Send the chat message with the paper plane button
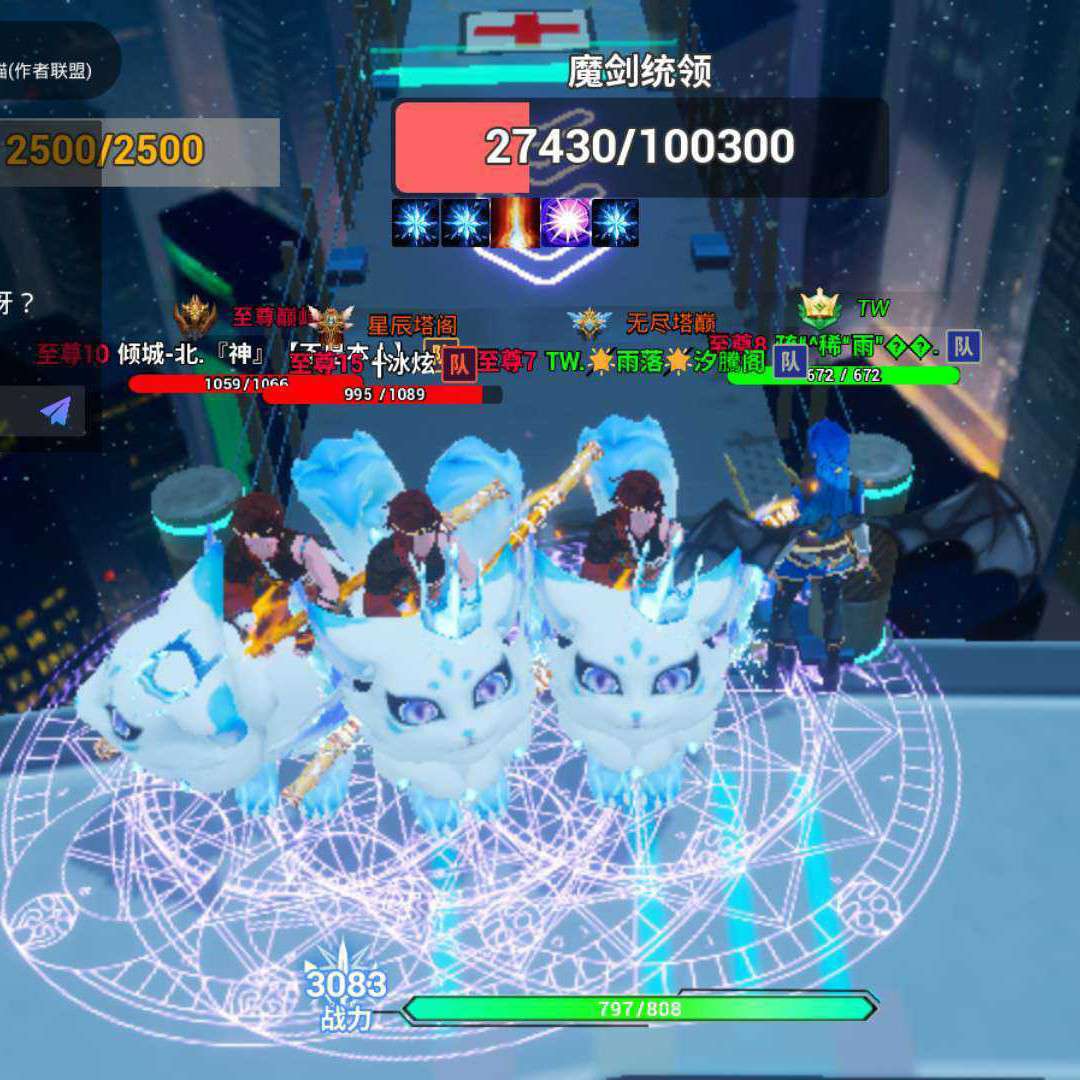The width and height of the screenshot is (1080, 1080). [x=56, y=411]
